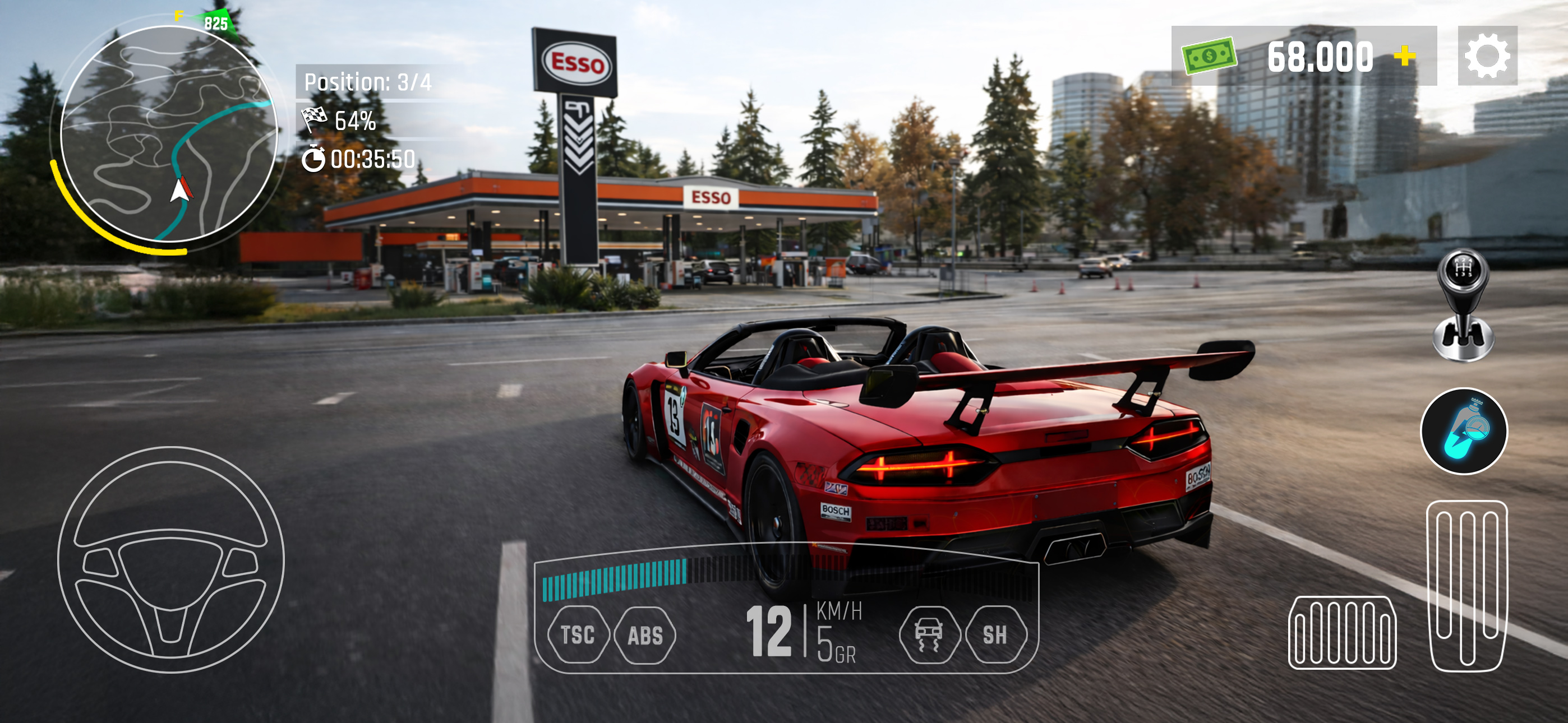Activate the blue nitro boost button
Viewport: 1568px width, 723px height.
(1463, 431)
